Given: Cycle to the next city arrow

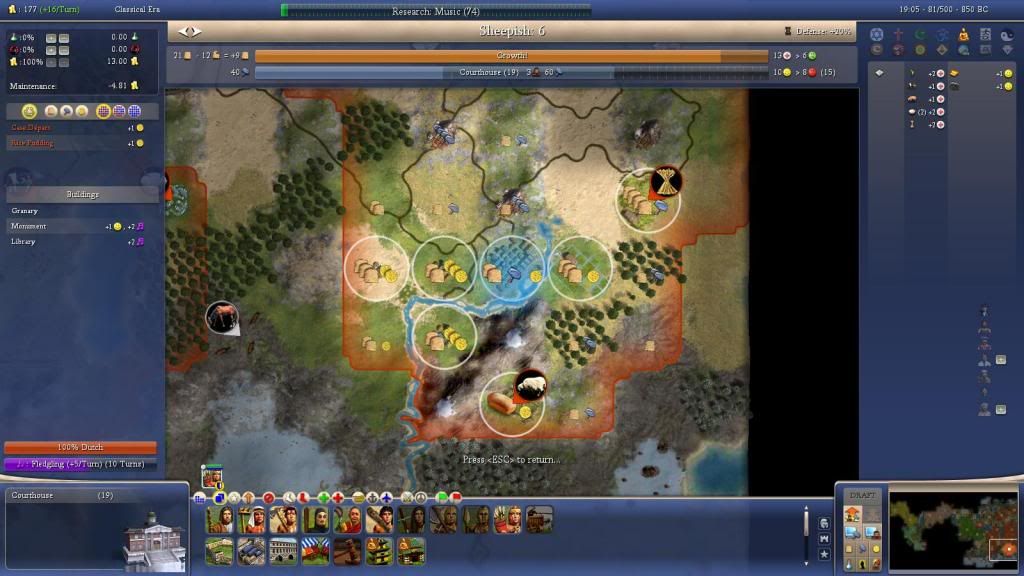Looking at the screenshot, I should (x=196, y=32).
